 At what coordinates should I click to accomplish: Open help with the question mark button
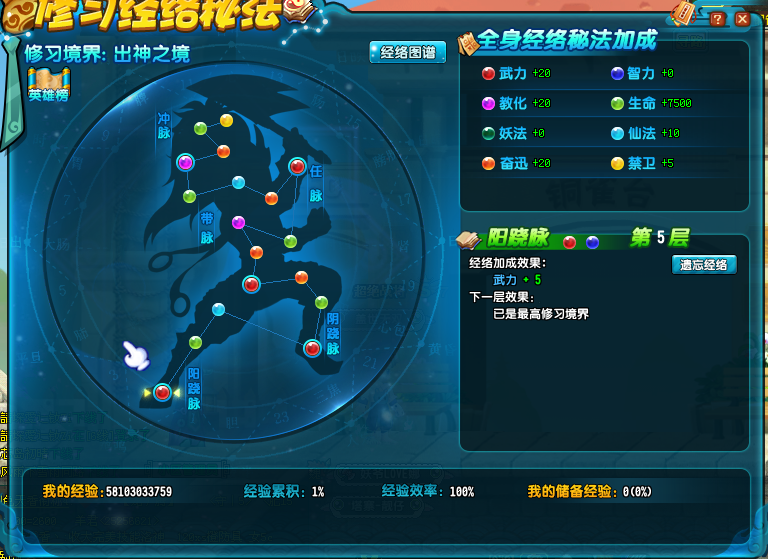point(717,19)
